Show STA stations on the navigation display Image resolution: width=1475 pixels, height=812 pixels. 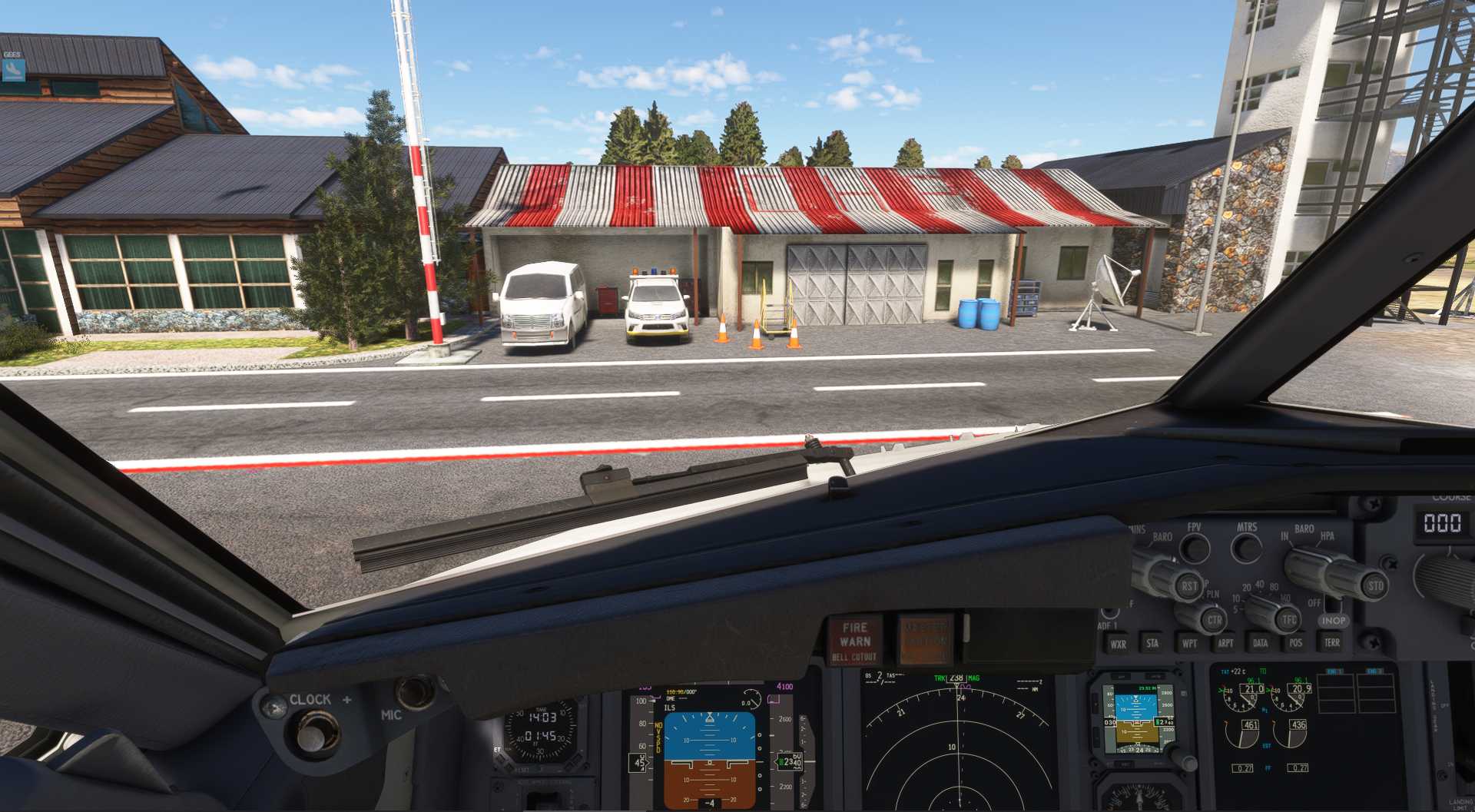(x=1152, y=643)
